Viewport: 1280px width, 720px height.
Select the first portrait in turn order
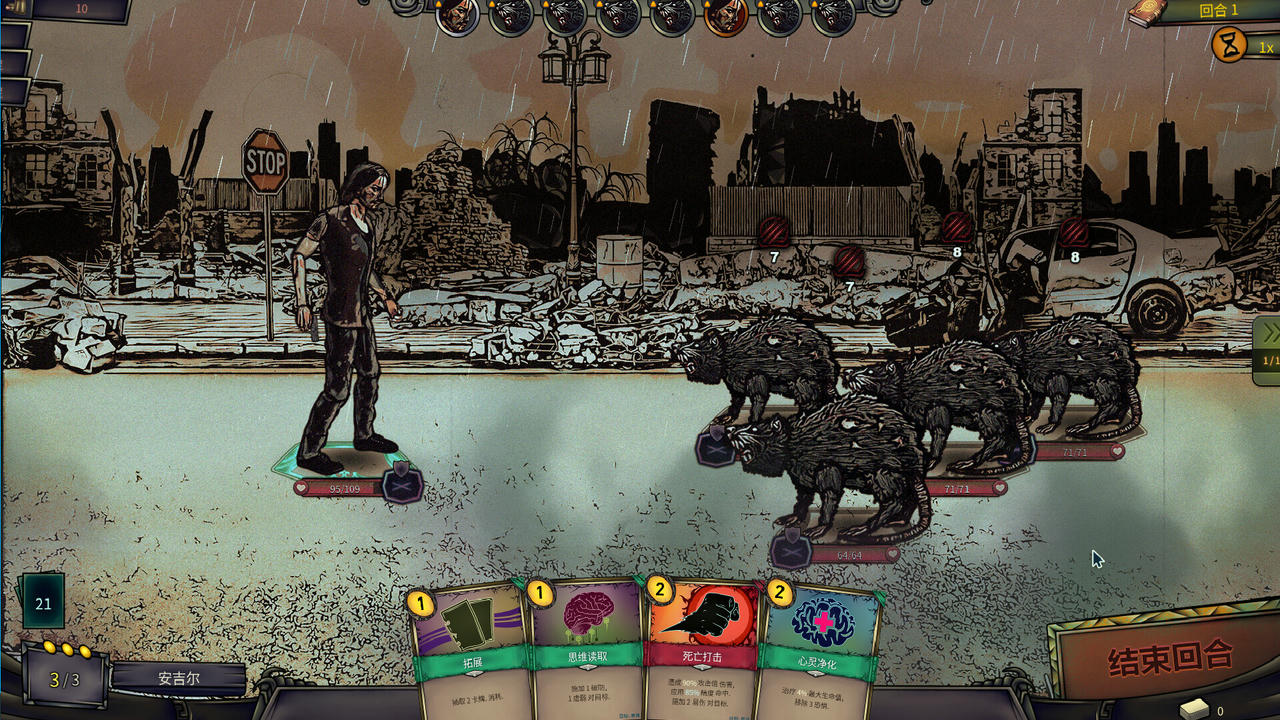tap(456, 15)
